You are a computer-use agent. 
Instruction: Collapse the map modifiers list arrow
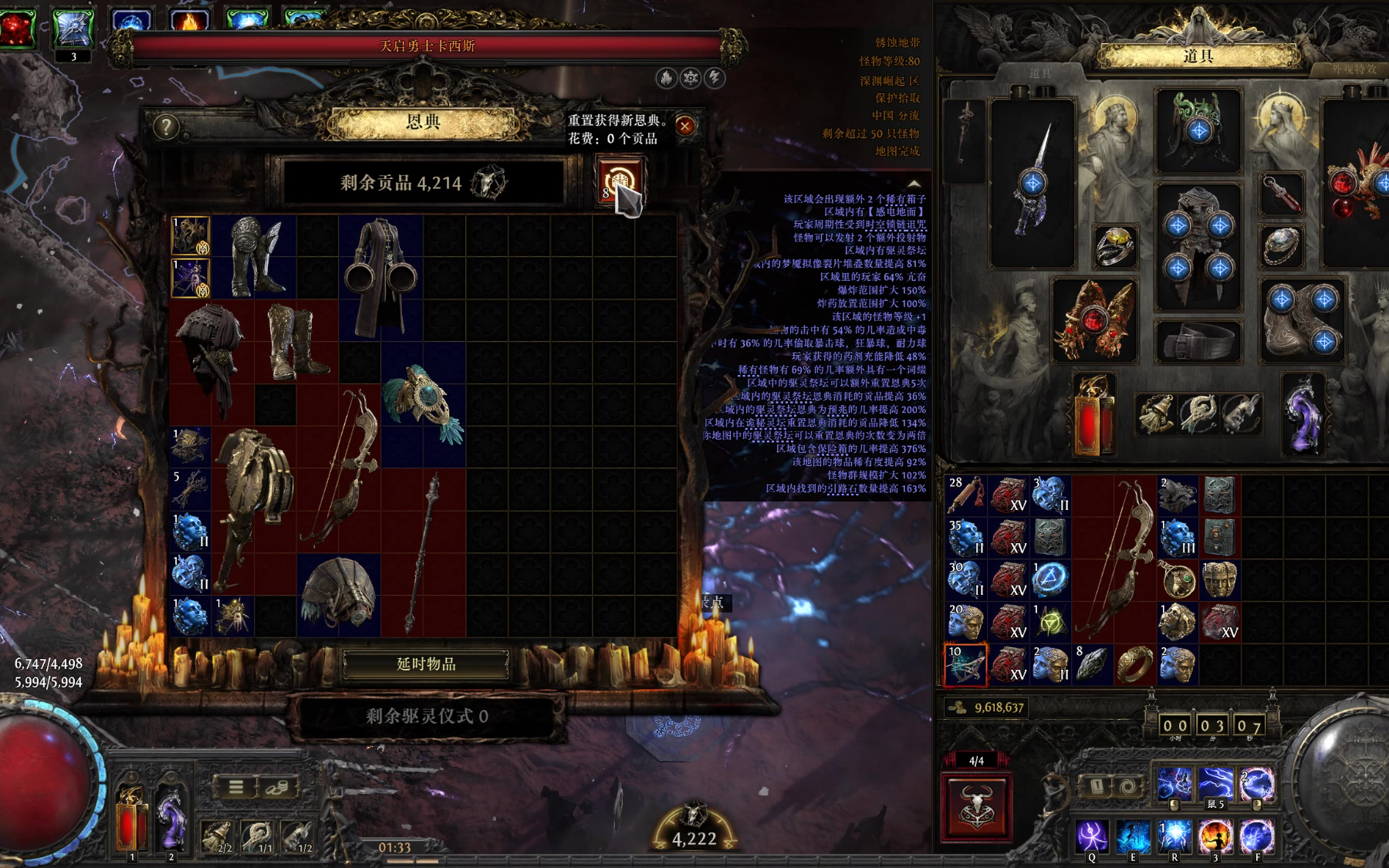914,184
